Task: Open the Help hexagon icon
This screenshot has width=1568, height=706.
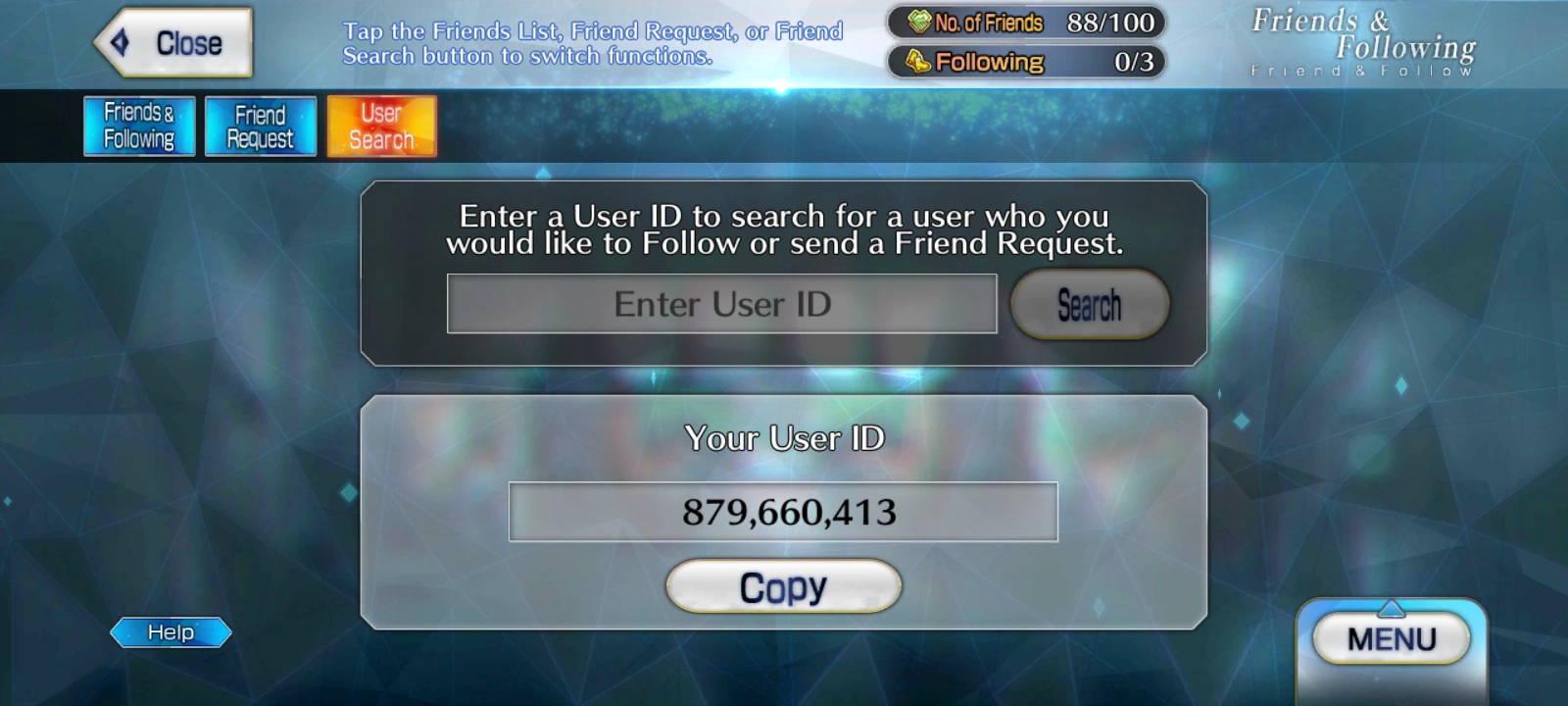Action: [x=169, y=631]
